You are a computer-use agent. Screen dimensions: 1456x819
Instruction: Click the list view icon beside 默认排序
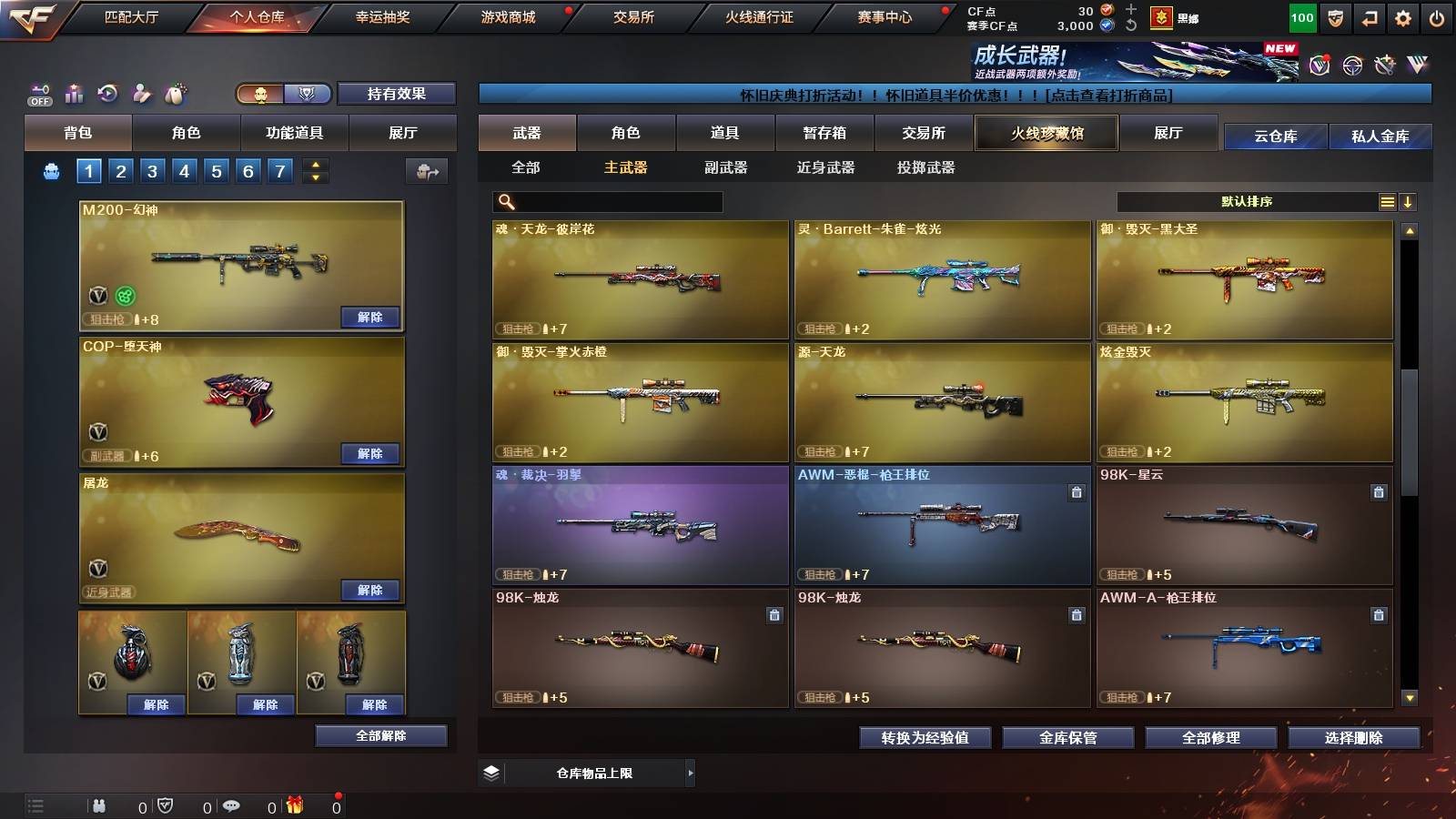tap(1386, 201)
